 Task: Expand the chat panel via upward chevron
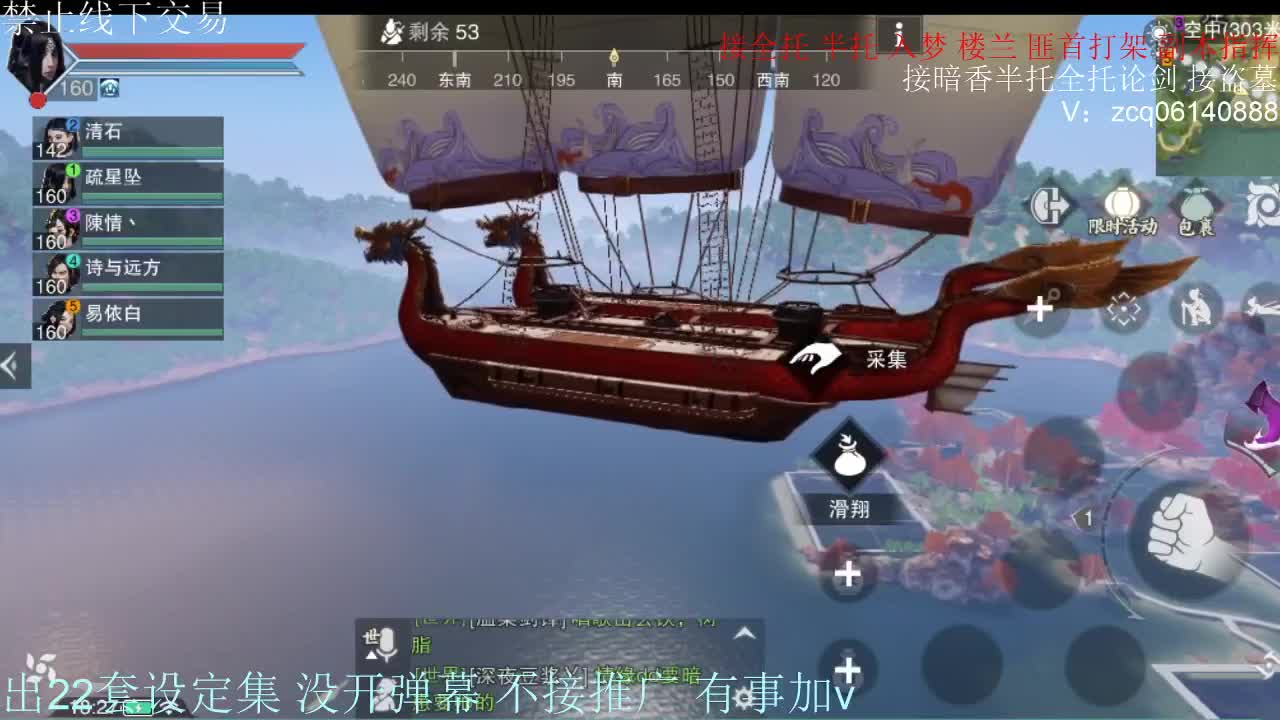(x=745, y=634)
